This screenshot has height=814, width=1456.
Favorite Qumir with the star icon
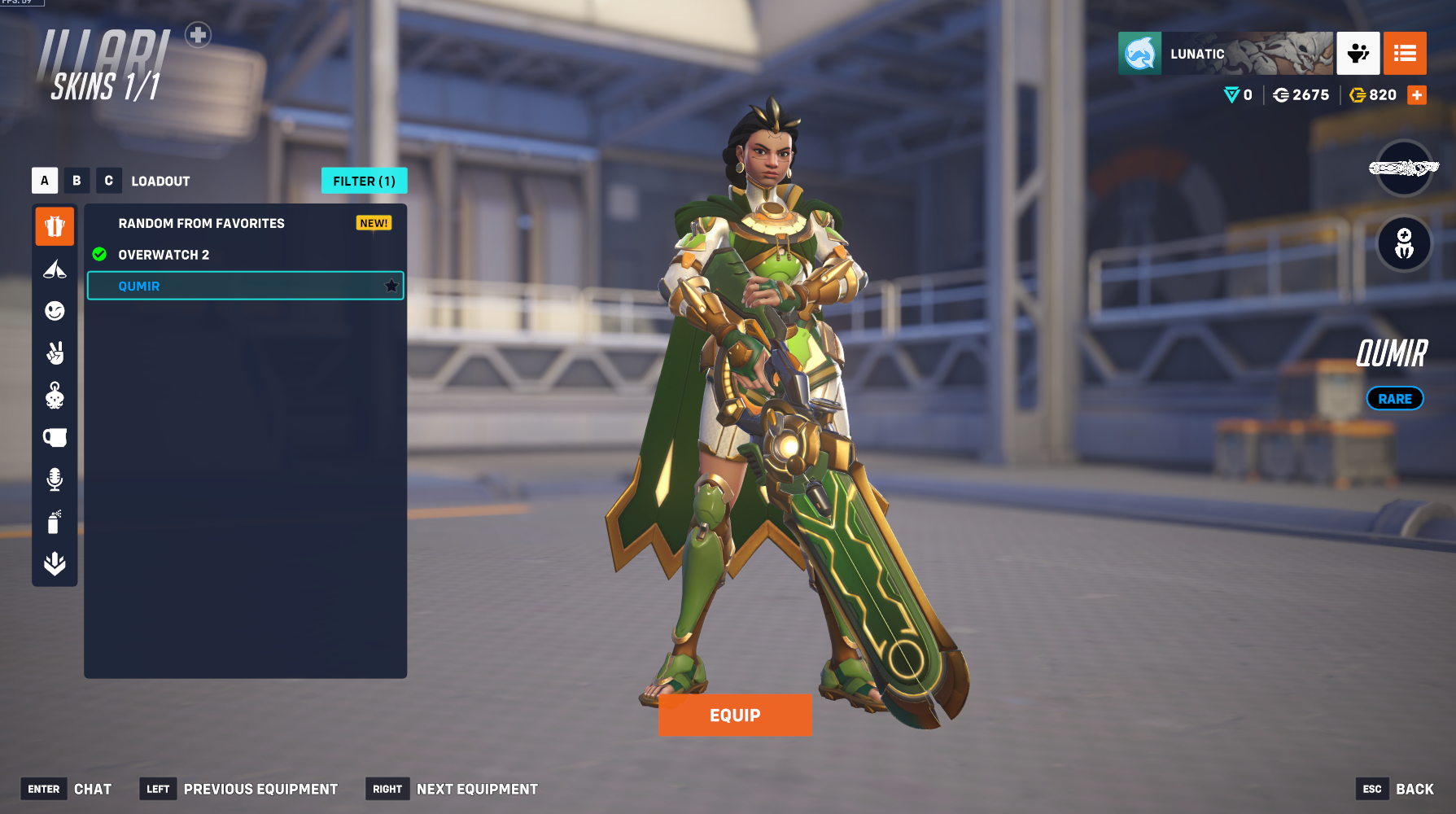coord(391,286)
